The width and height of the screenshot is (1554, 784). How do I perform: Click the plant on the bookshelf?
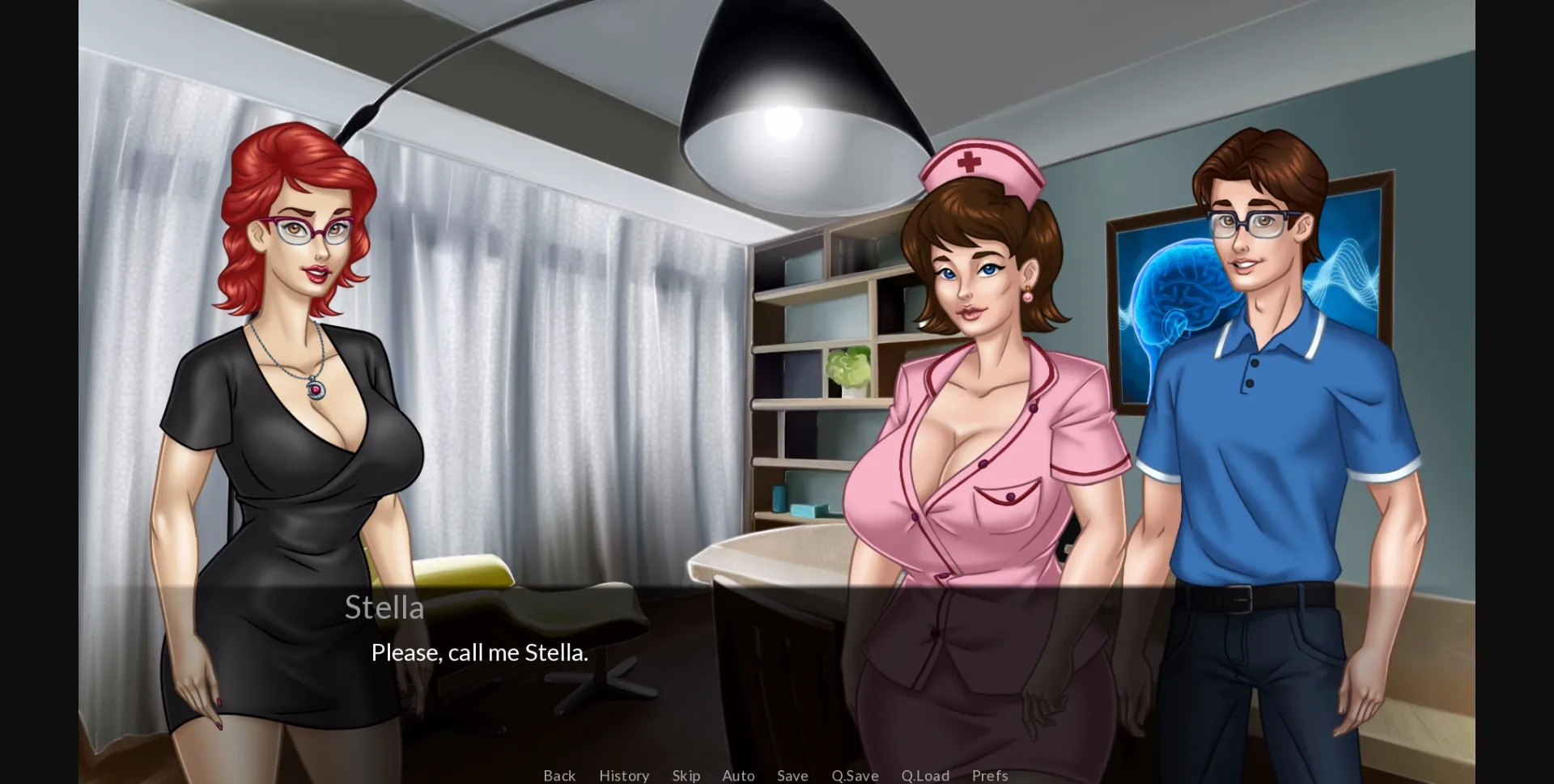848,368
